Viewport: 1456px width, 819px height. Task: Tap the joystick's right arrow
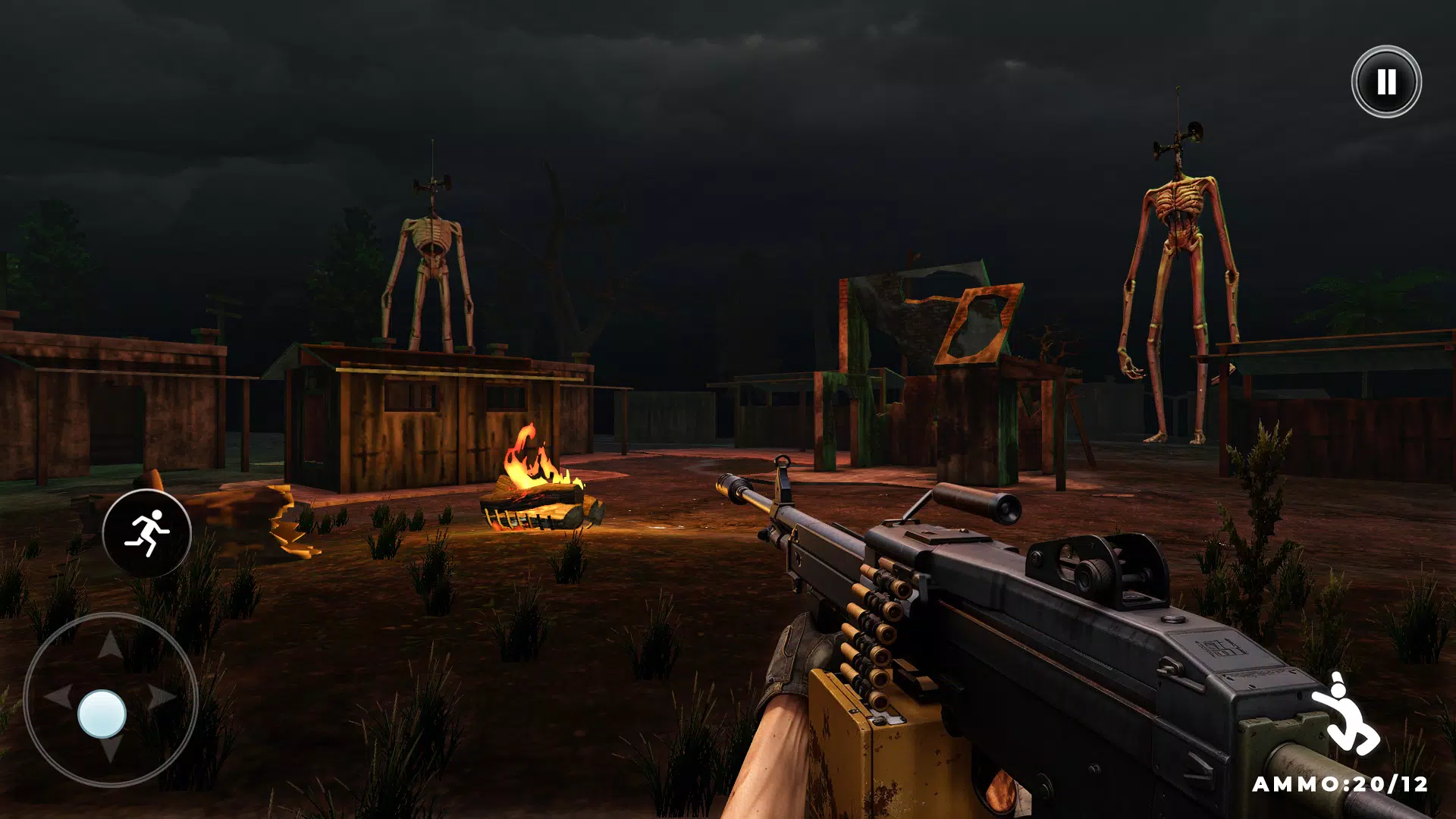pos(162,695)
